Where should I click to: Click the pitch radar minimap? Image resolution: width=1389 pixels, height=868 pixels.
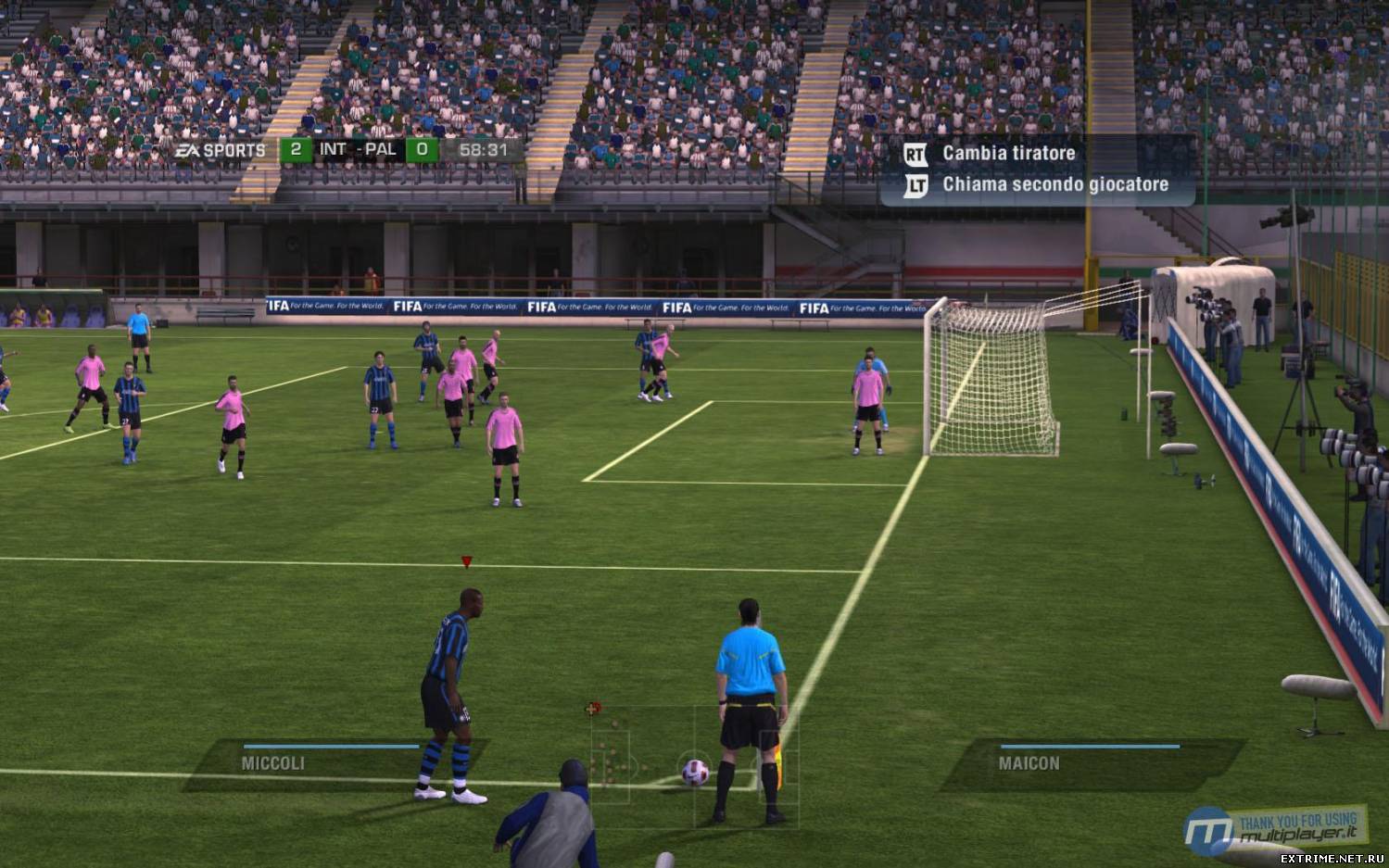coord(690,755)
